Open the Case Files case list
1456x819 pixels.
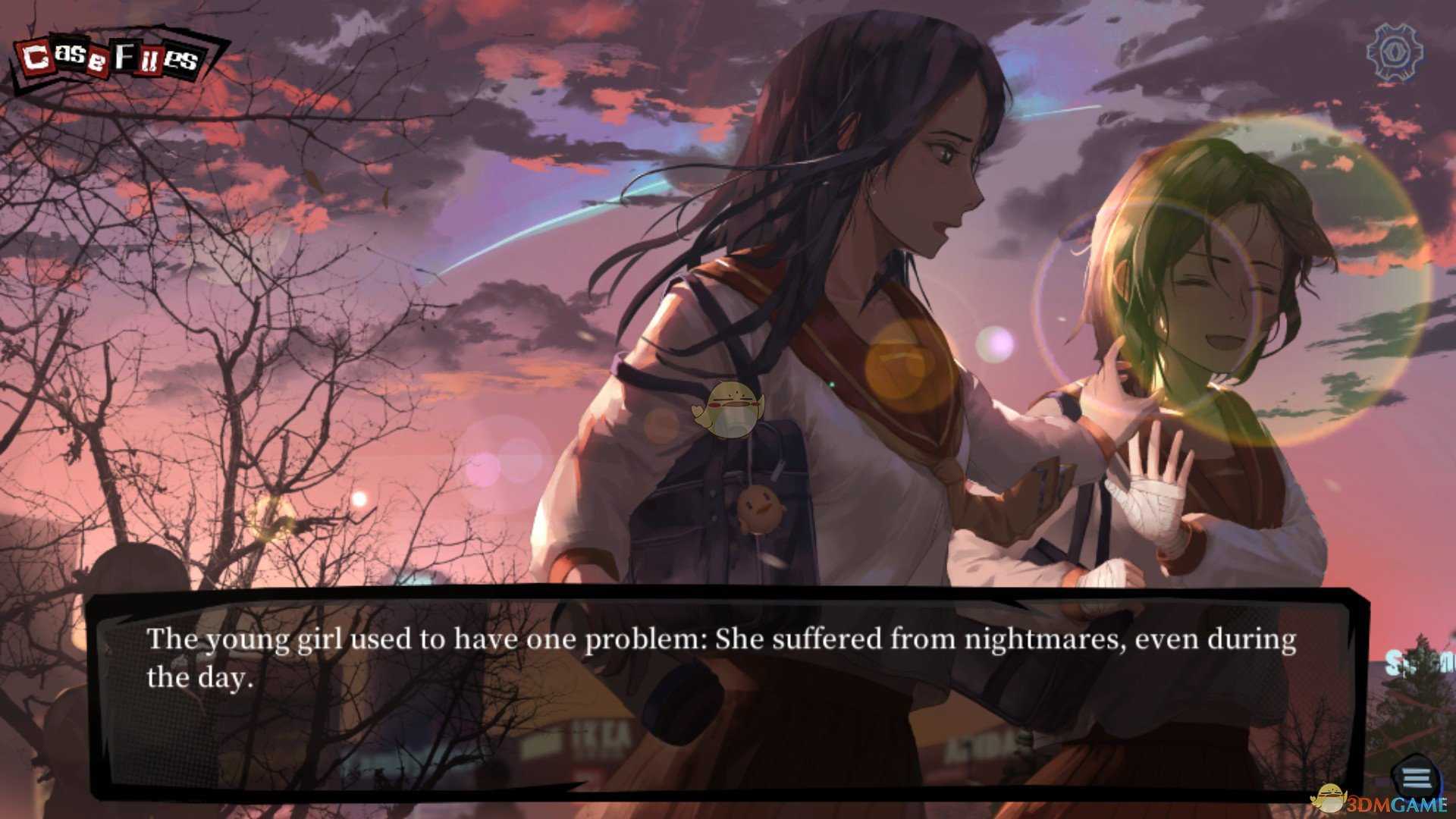coord(114,57)
